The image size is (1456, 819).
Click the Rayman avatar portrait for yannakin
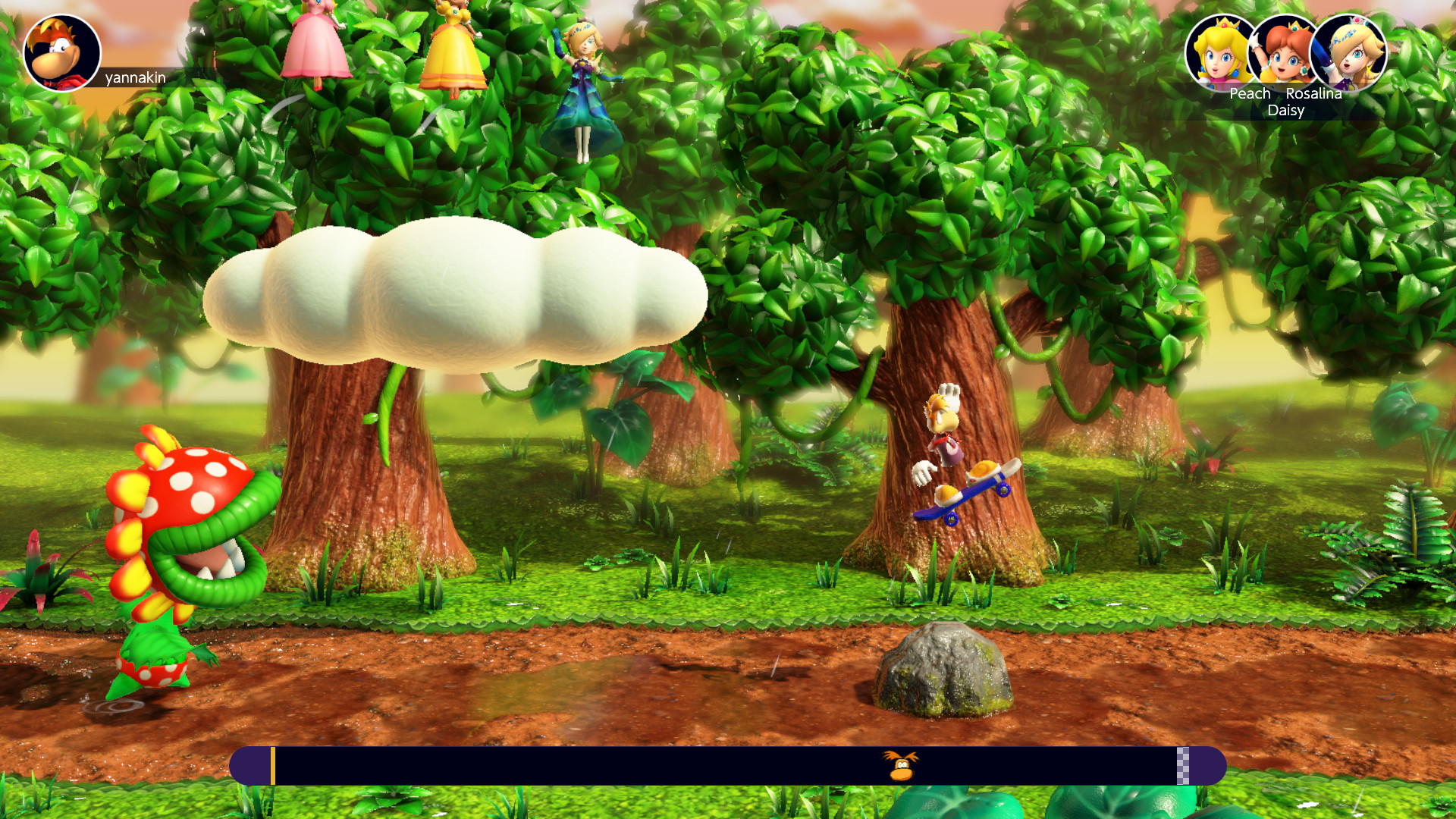coord(62,52)
